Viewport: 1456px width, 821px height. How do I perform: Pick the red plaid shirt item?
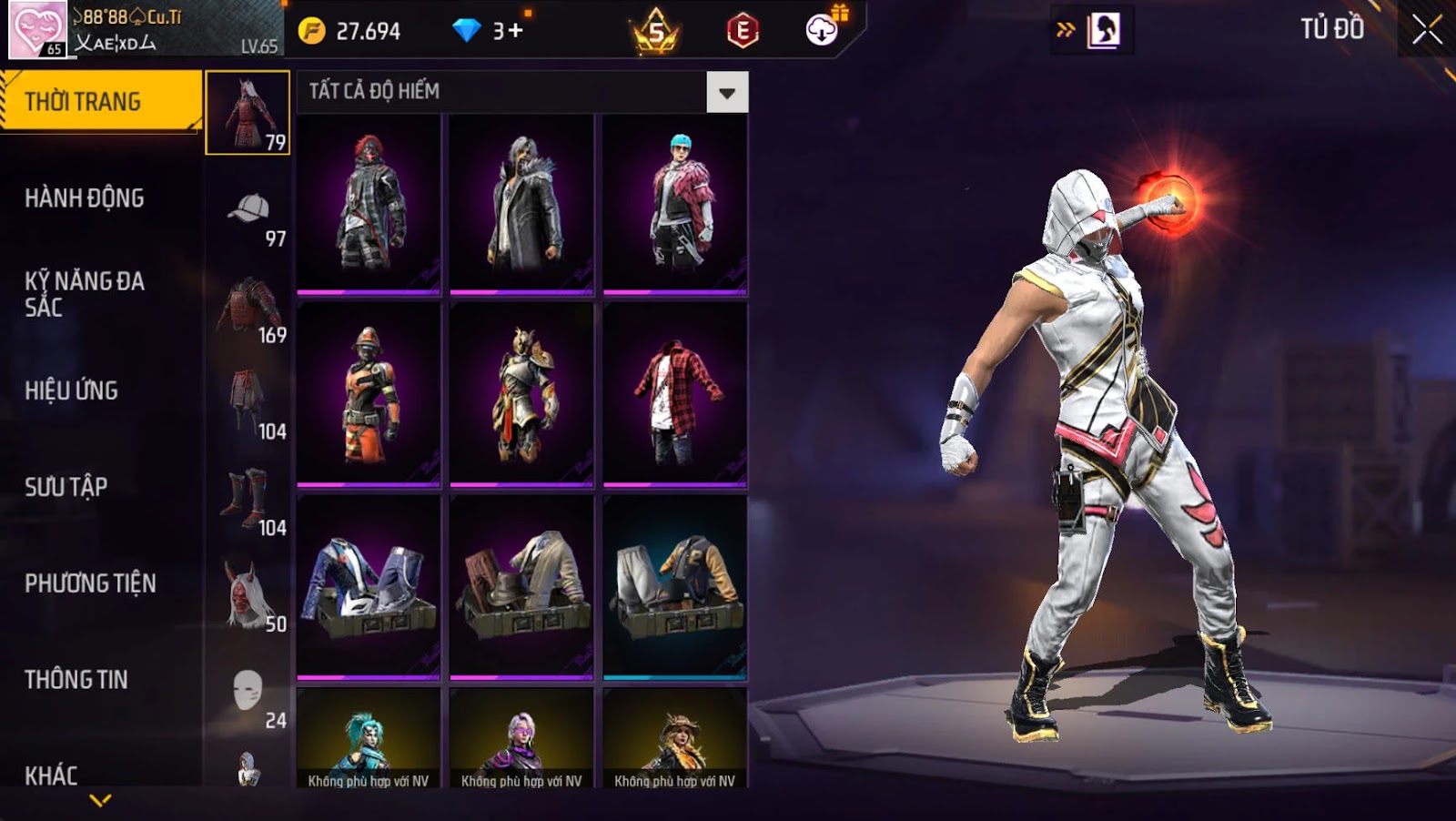tap(674, 394)
